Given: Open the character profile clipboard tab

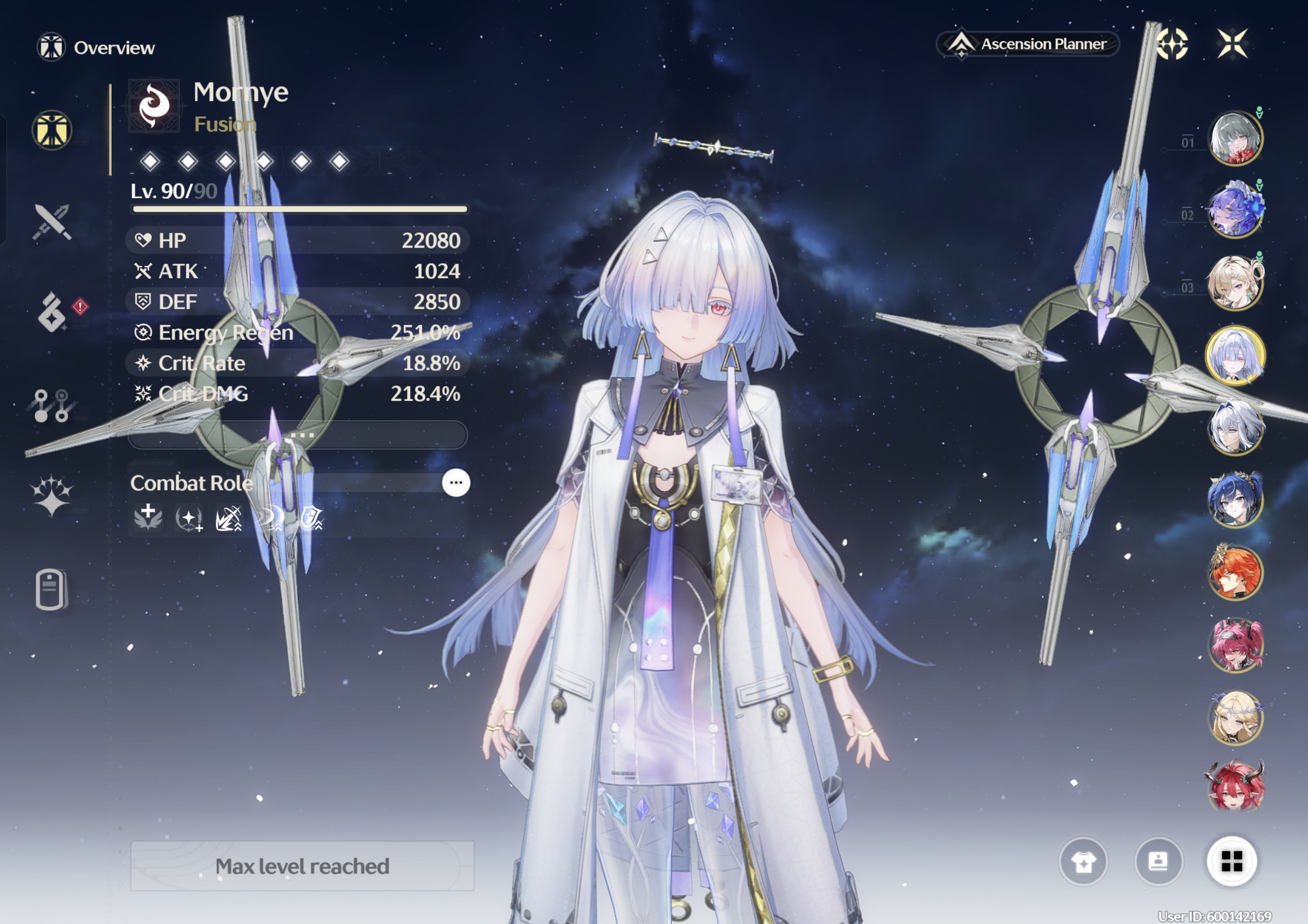Looking at the screenshot, I should click(51, 589).
